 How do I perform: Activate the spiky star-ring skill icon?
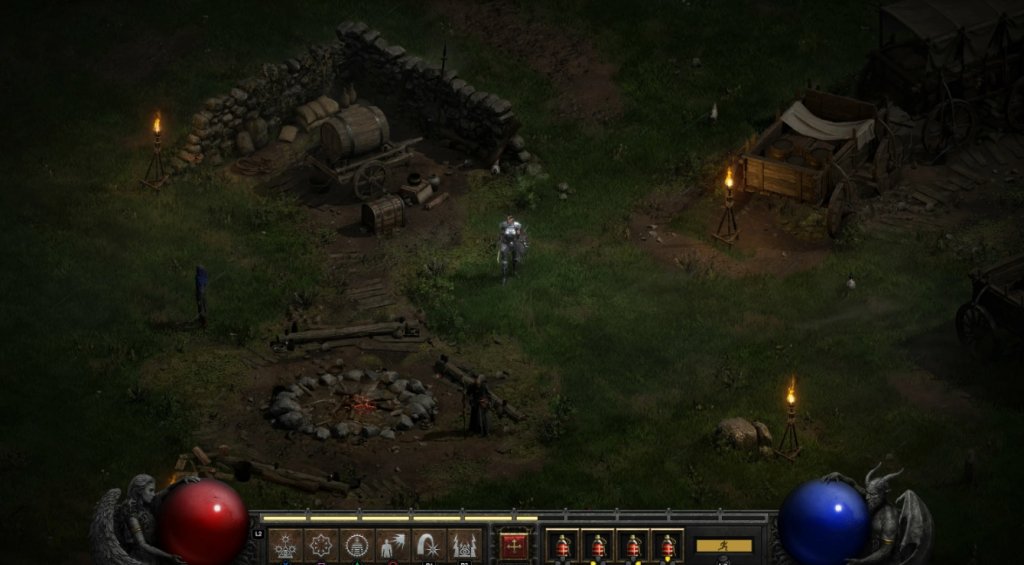(321, 545)
